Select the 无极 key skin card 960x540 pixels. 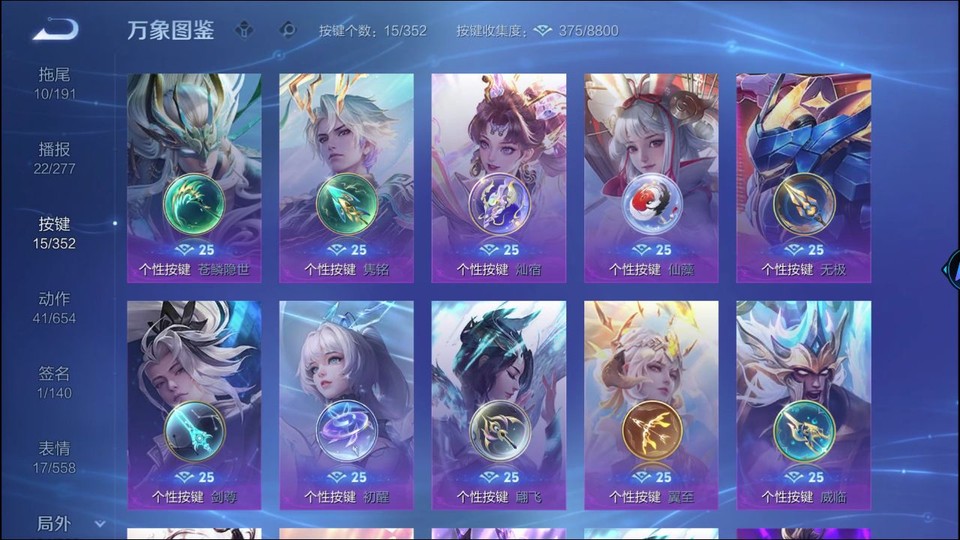click(x=803, y=178)
